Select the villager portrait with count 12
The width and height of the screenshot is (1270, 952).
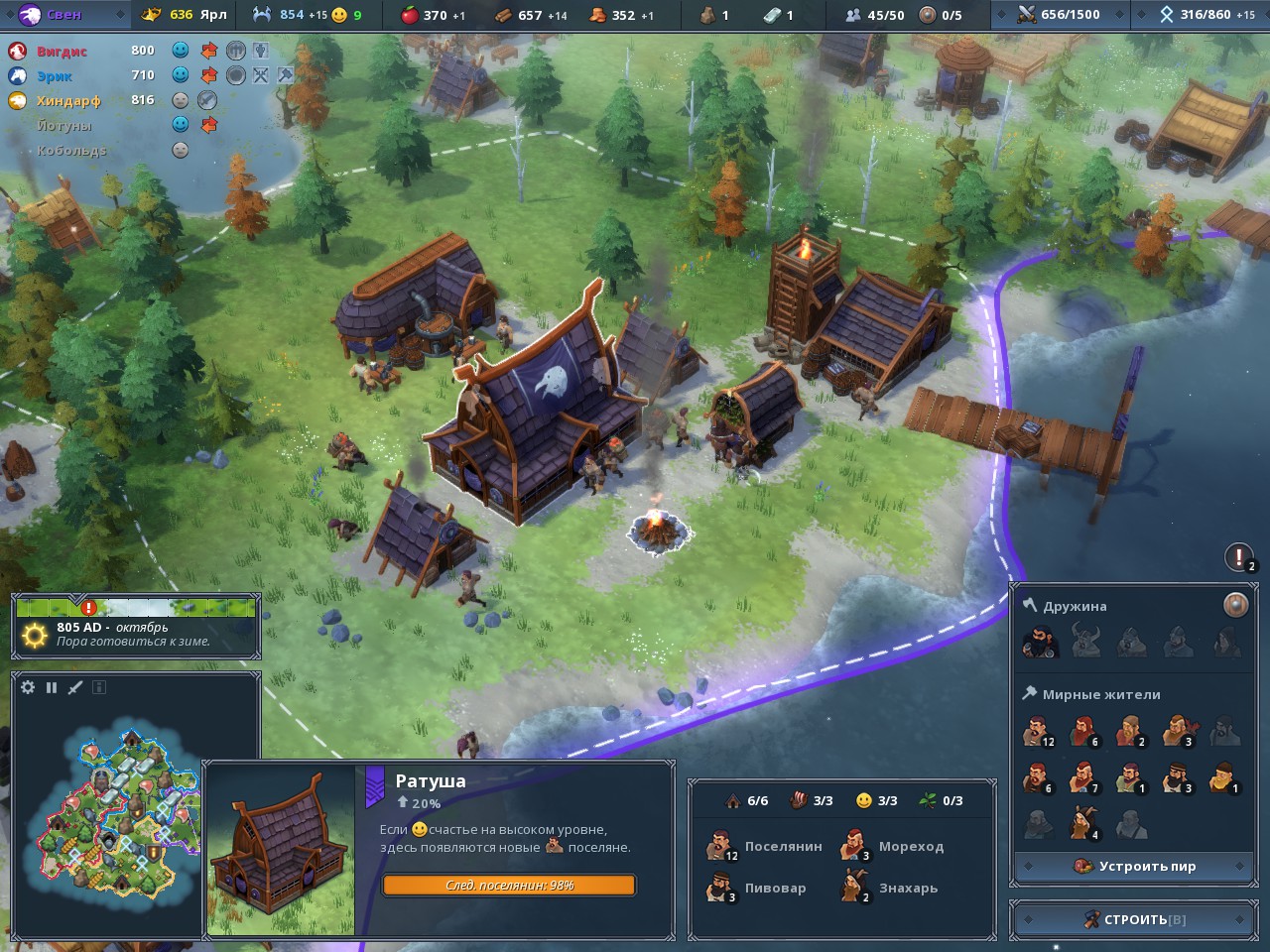point(1038,732)
